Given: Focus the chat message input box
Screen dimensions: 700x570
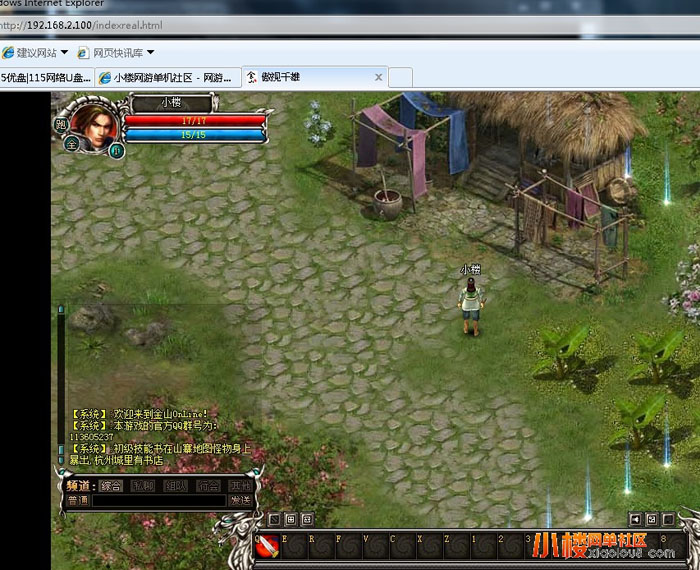Looking at the screenshot, I should tap(158, 500).
